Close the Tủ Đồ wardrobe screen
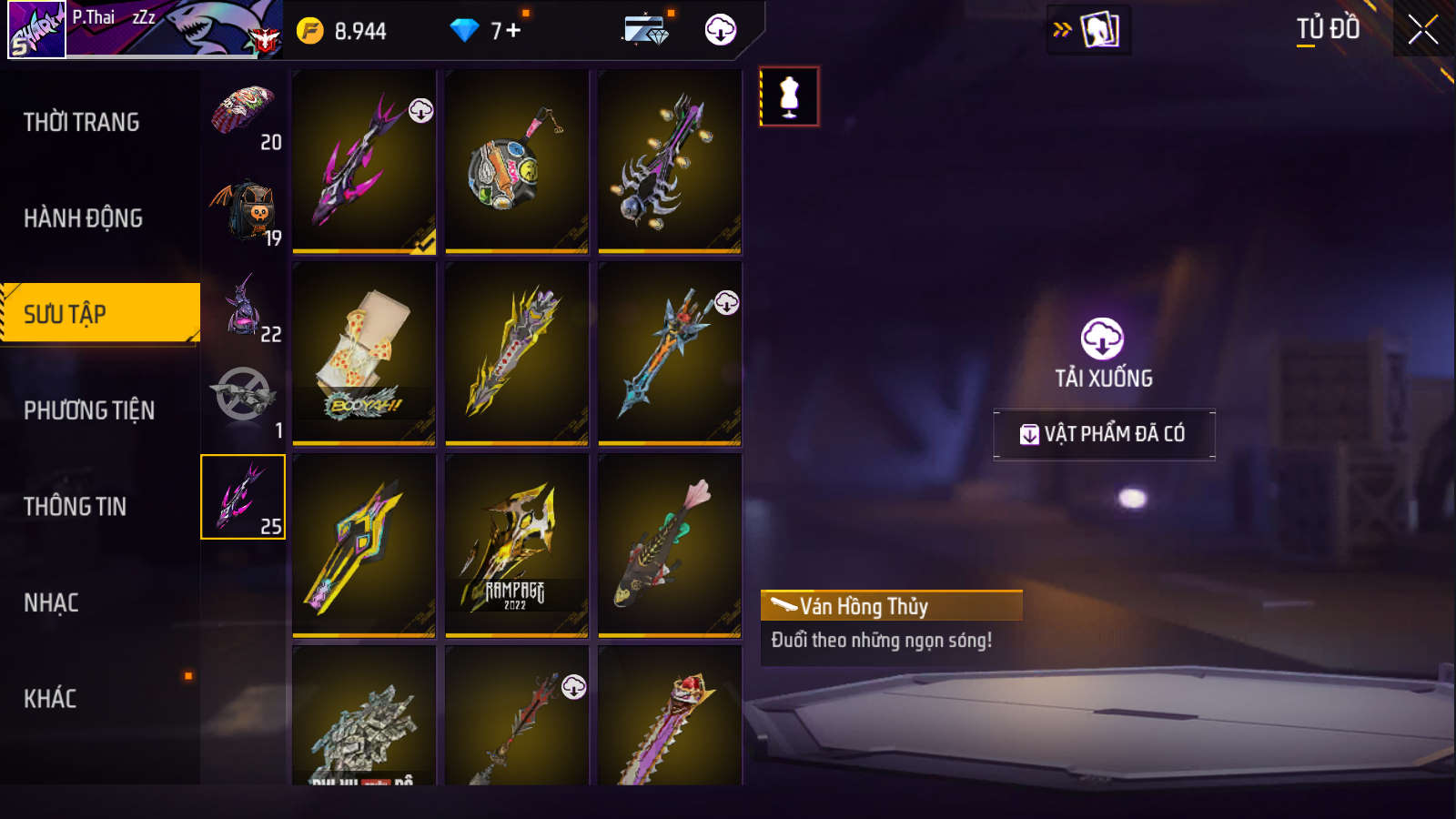The width and height of the screenshot is (1456, 819). [1422, 30]
